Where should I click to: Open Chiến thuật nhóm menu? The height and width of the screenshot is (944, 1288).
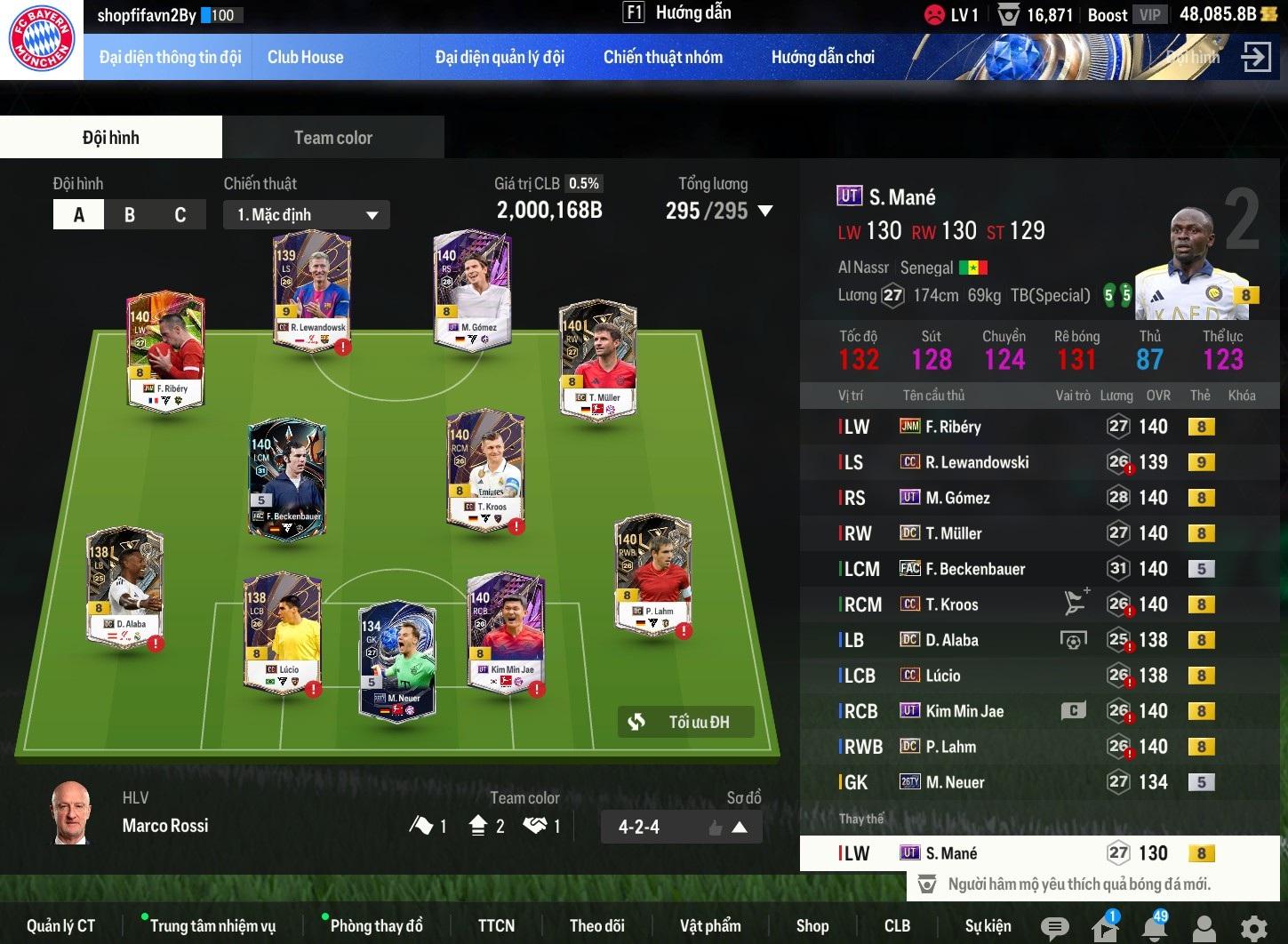(662, 58)
